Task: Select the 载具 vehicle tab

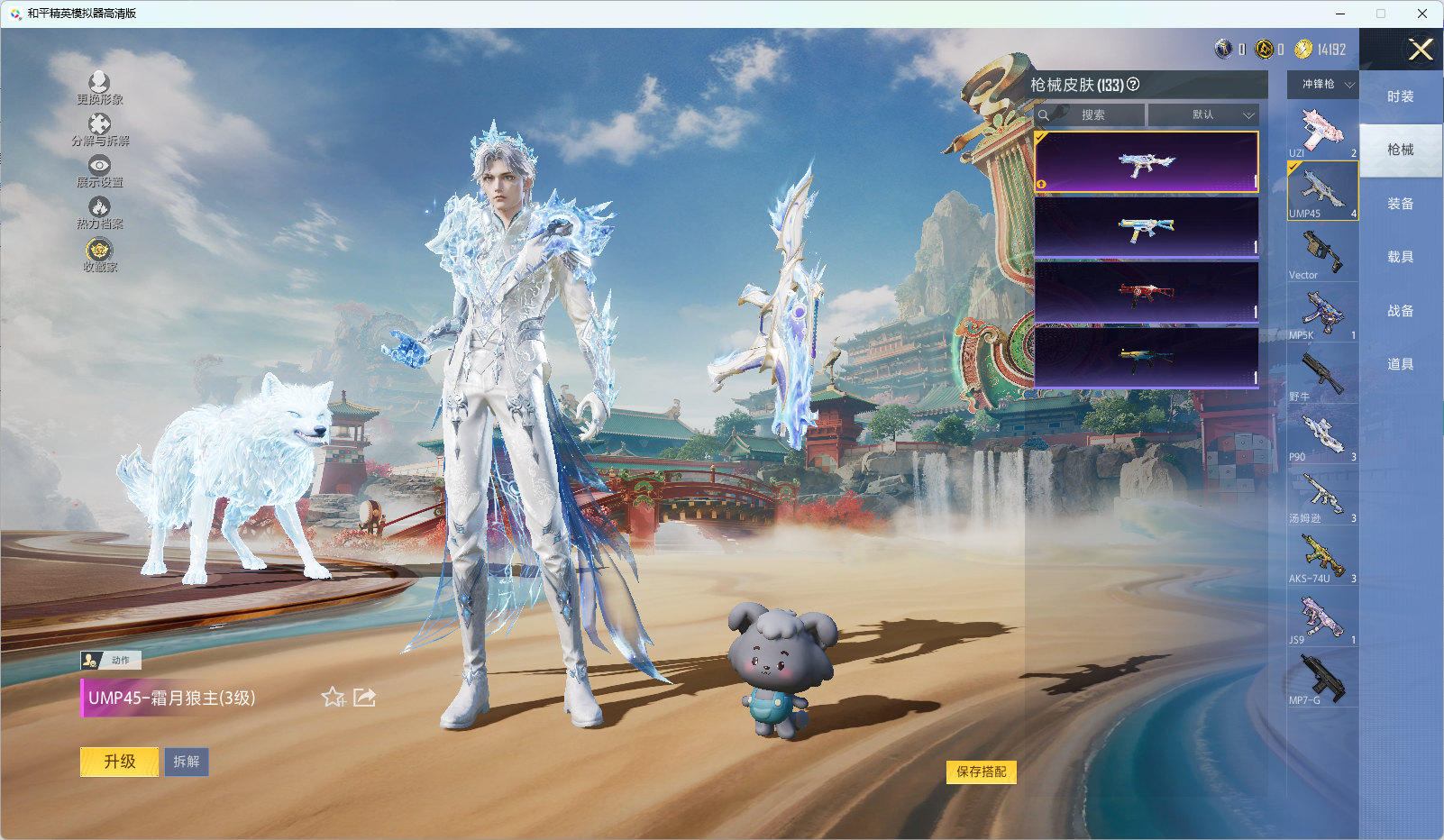Action: coord(1400,257)
